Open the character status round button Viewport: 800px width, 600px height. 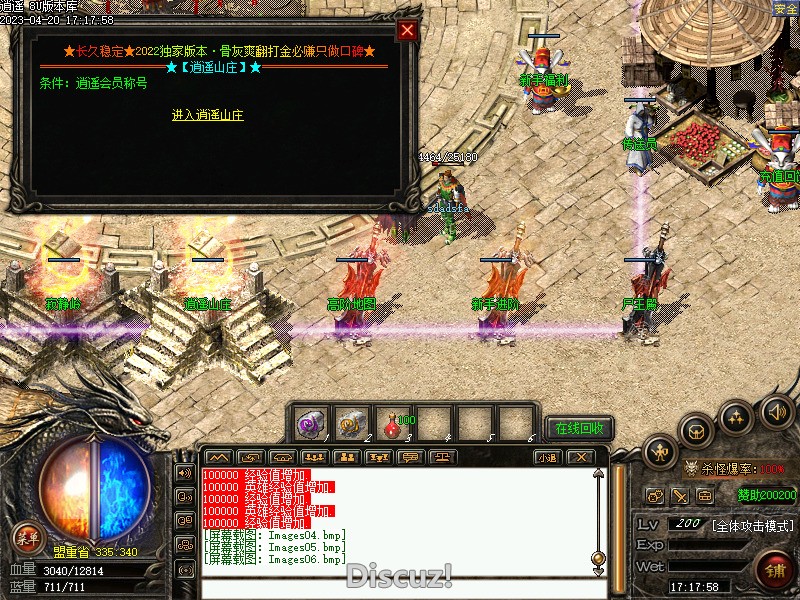660,452
